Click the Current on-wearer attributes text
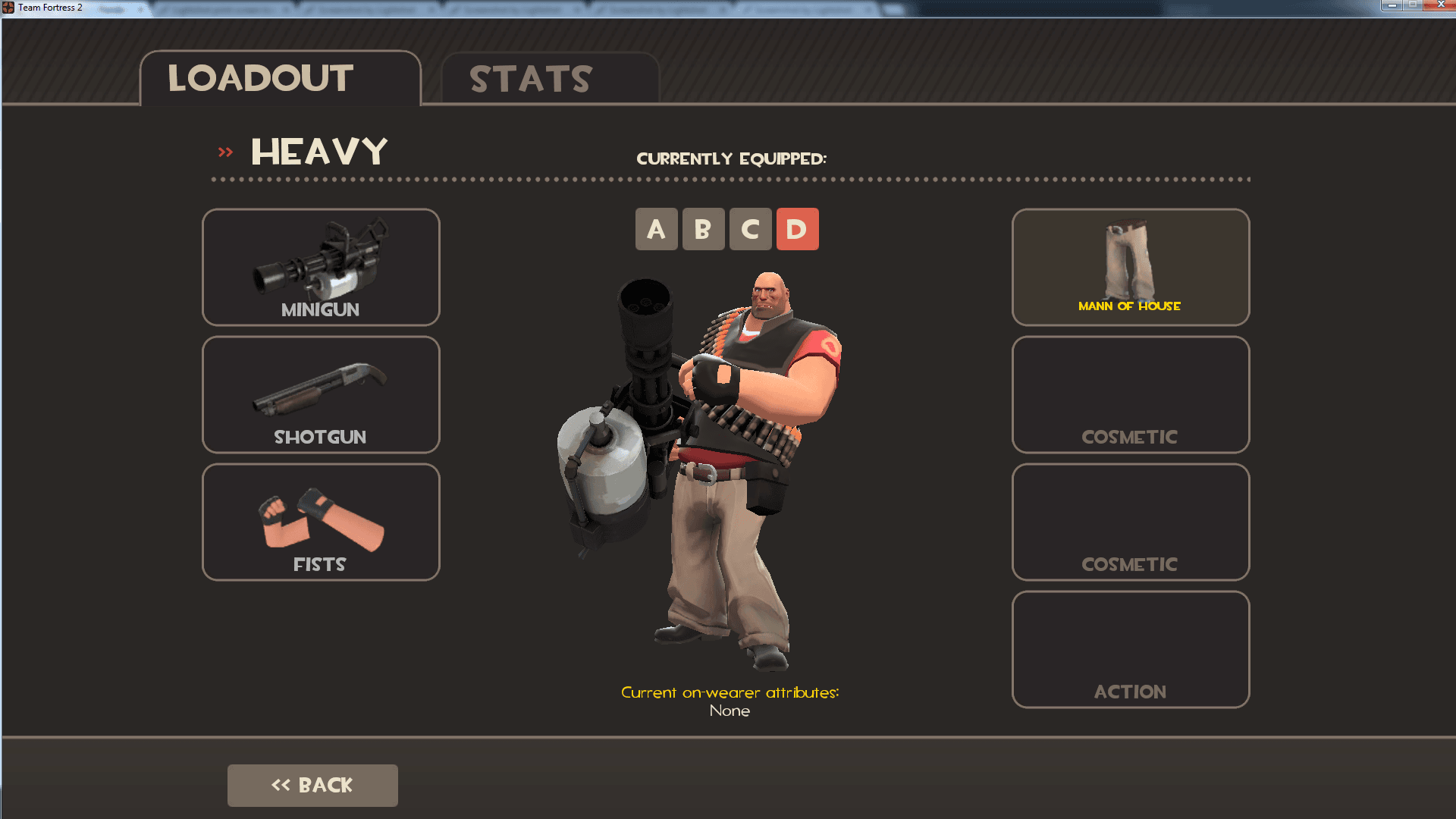Image resolution: width=1456 pixels, height=819 pixels. point(731,692)
